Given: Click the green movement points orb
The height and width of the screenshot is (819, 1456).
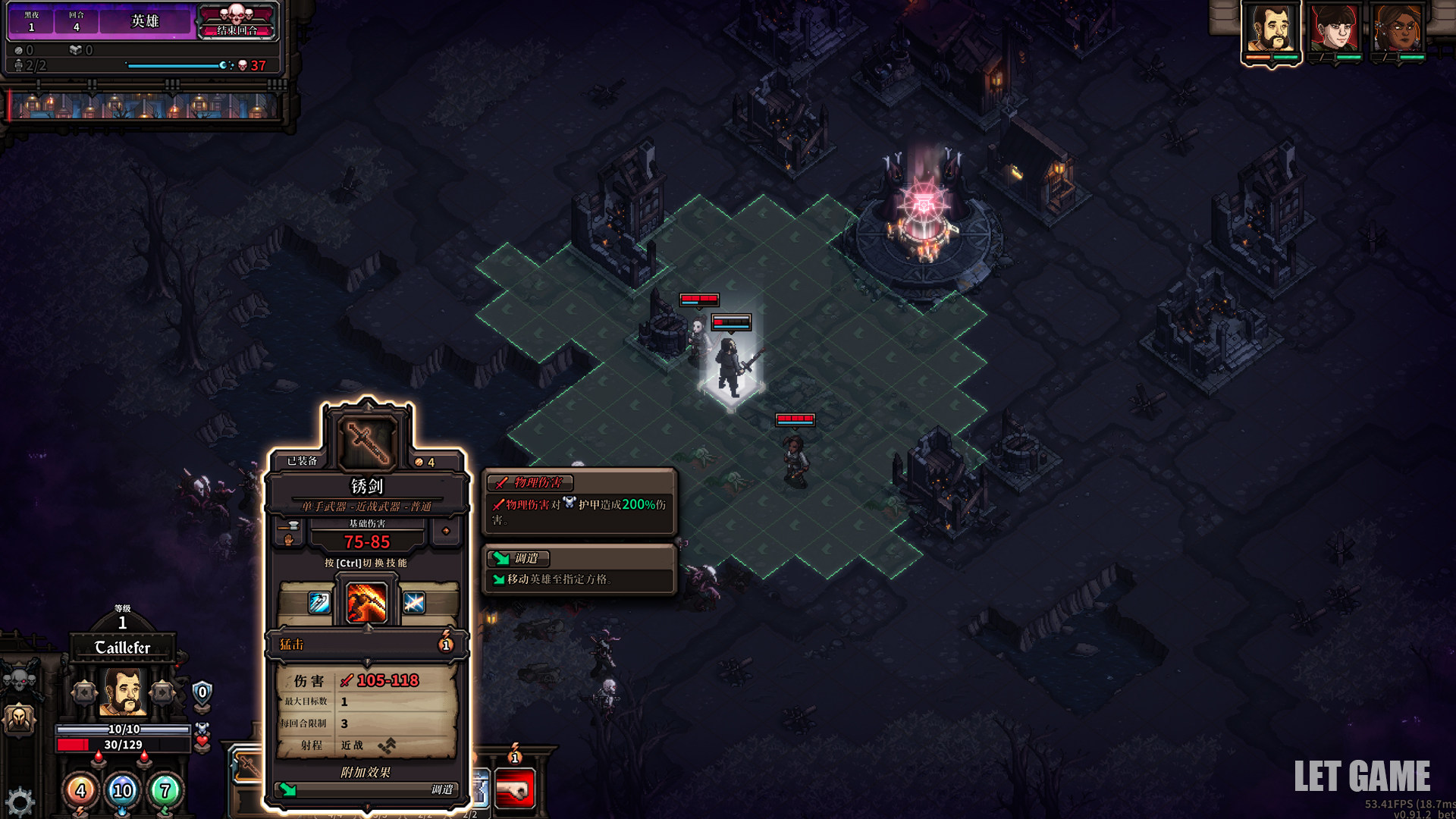Looking at the screenshot, I should (x=165, y=791).
